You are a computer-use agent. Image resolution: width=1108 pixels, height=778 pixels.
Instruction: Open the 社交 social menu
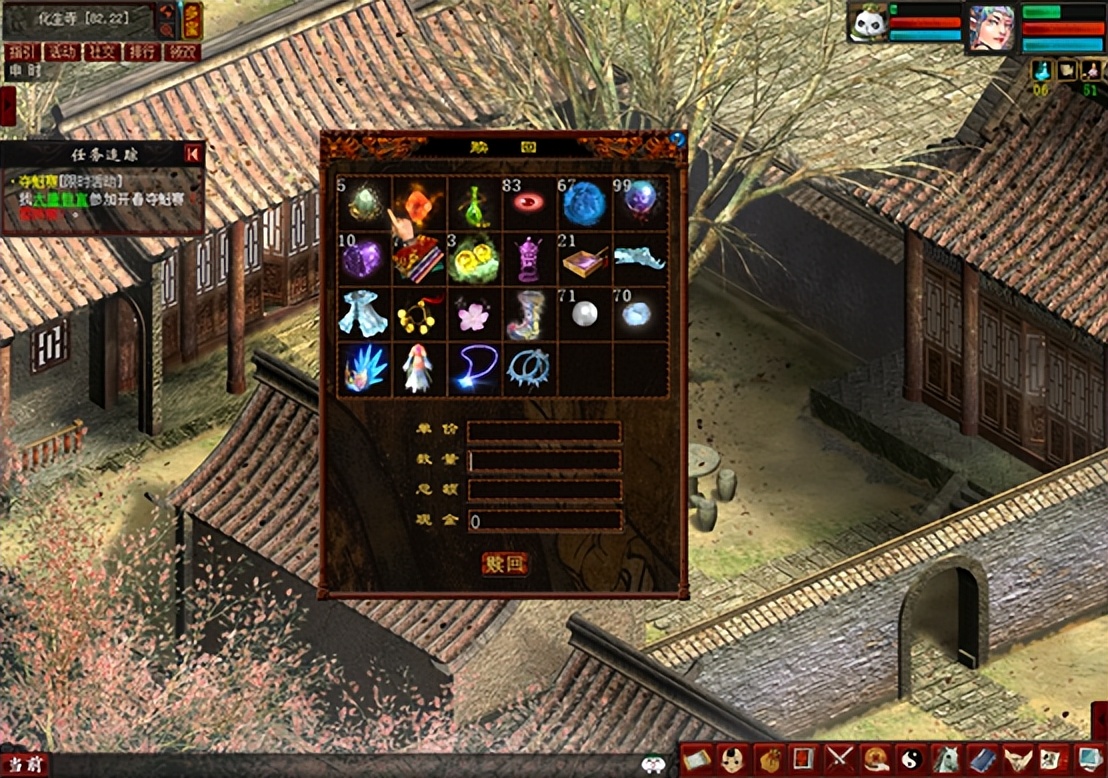point(100,52)
